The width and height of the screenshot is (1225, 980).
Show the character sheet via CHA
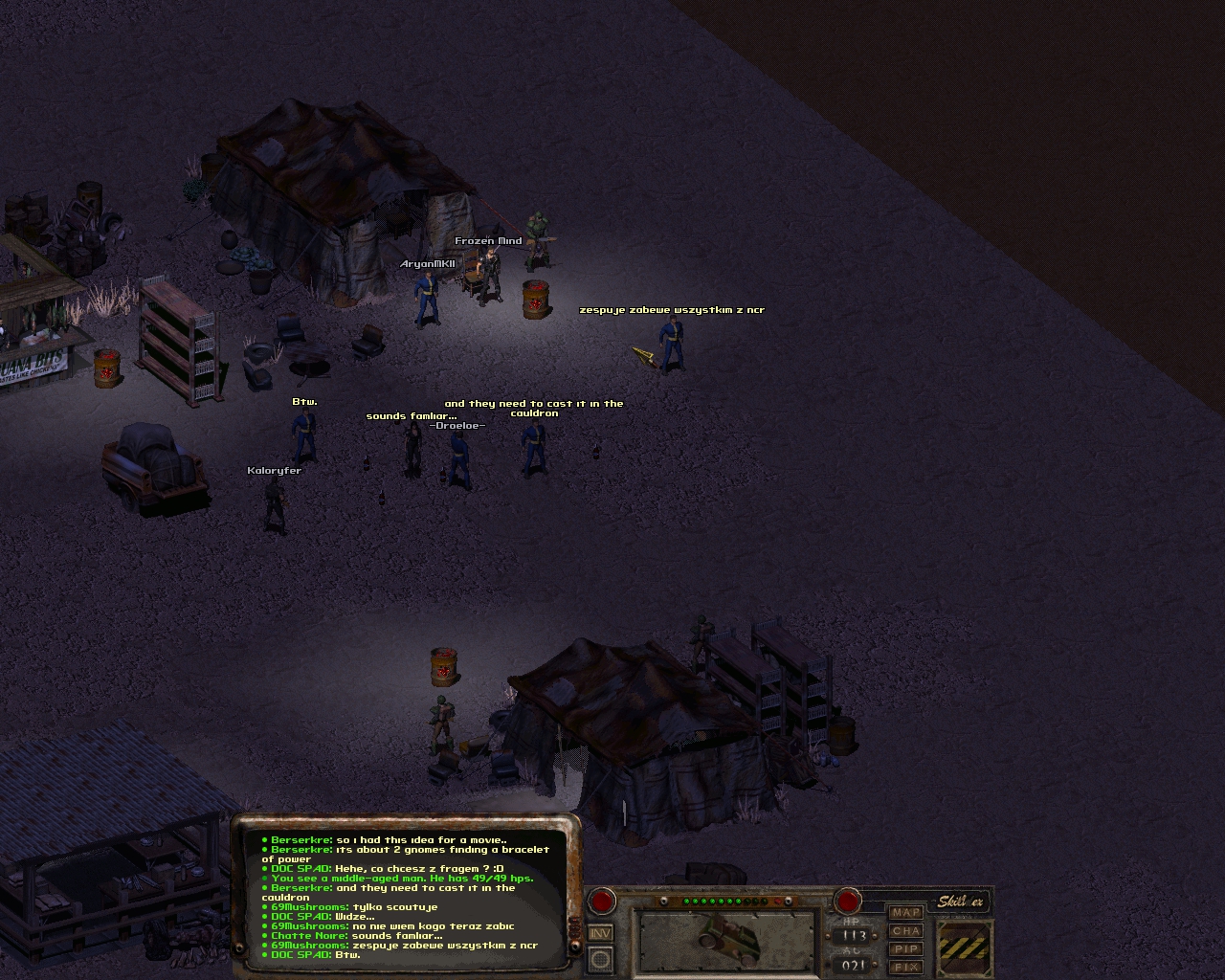click(x=905, y=931)
